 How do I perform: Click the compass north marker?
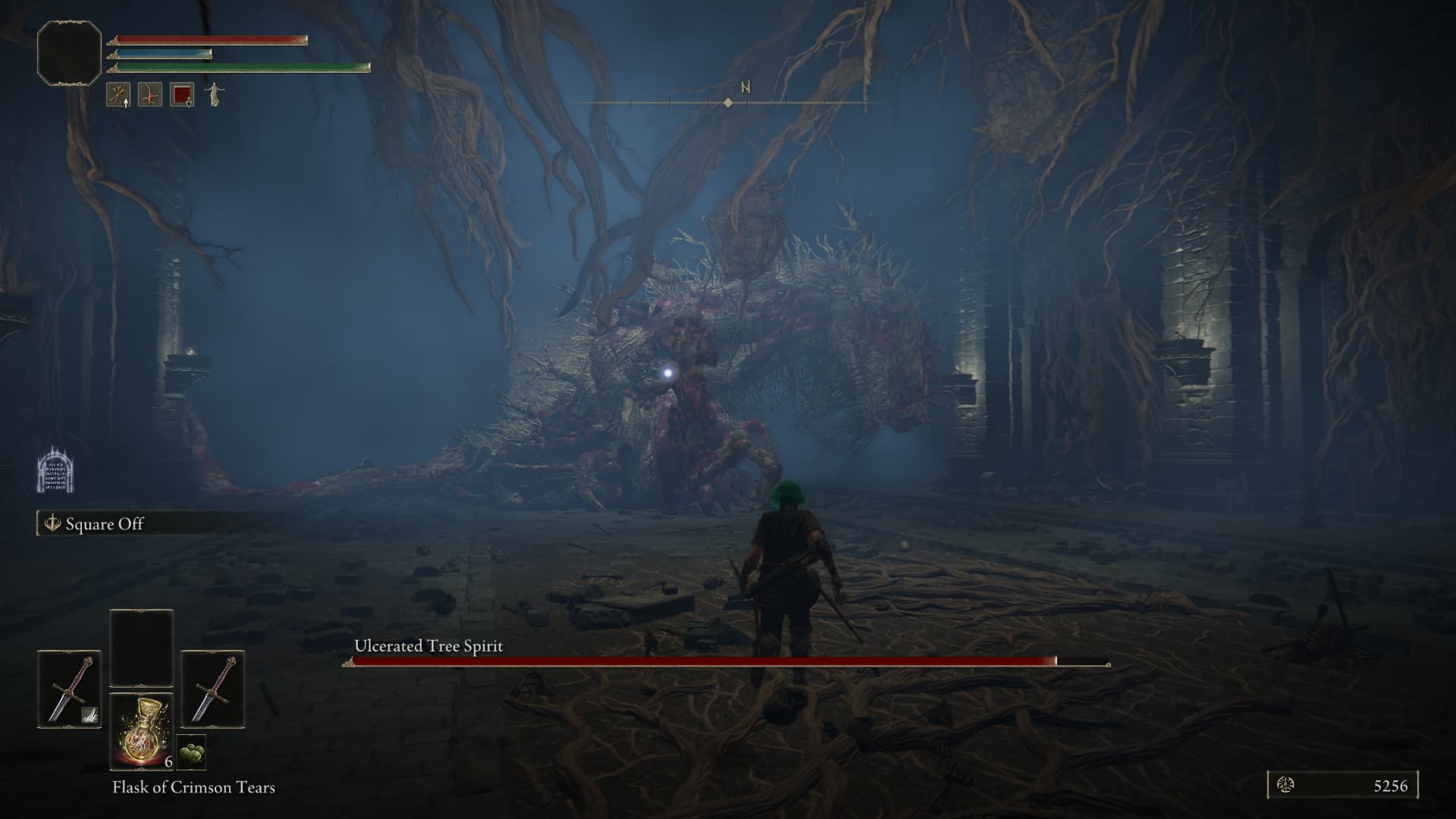(x=745, y=88)
